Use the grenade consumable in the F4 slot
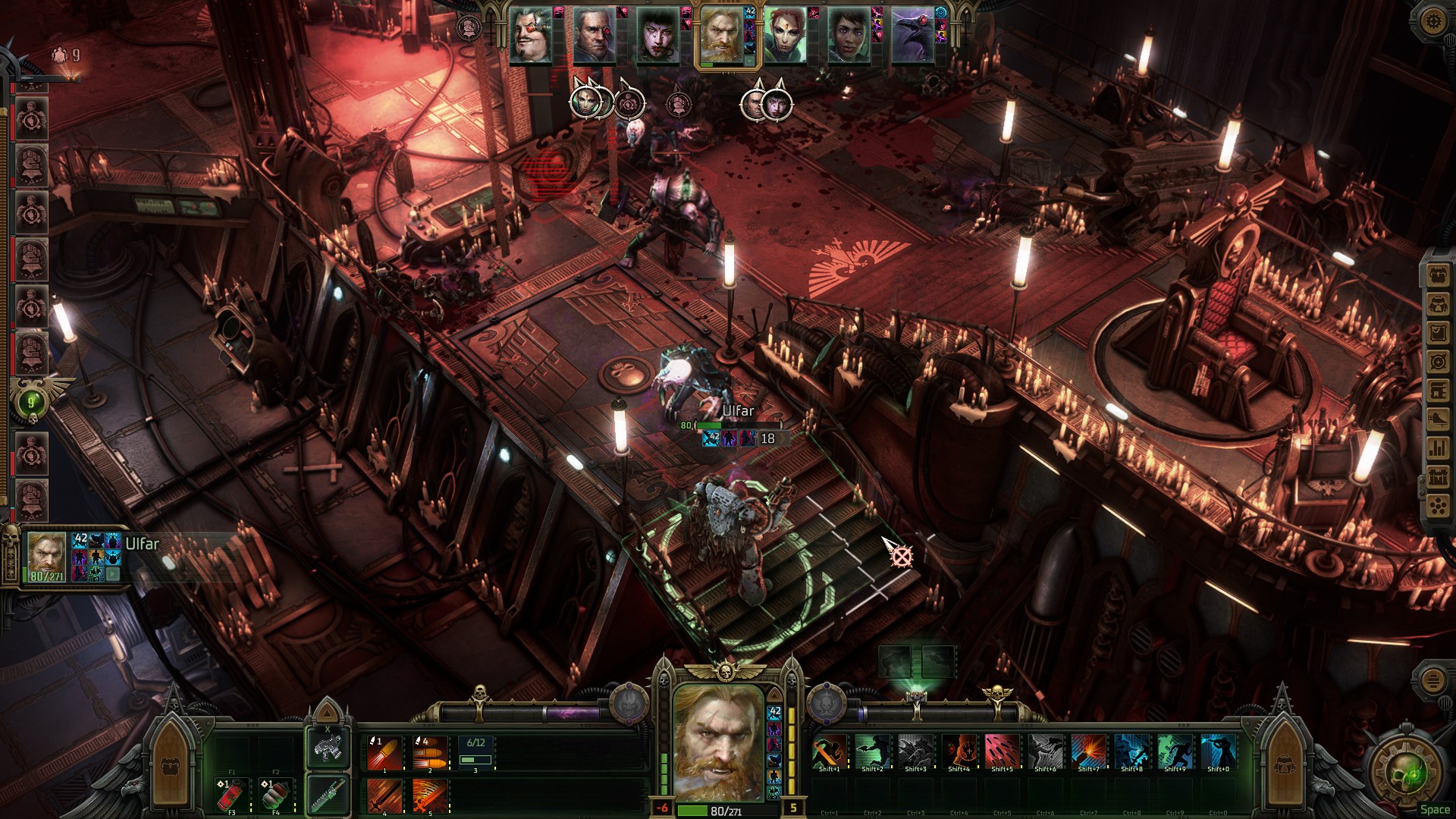1456x819 pixels. tap(275, 795)
